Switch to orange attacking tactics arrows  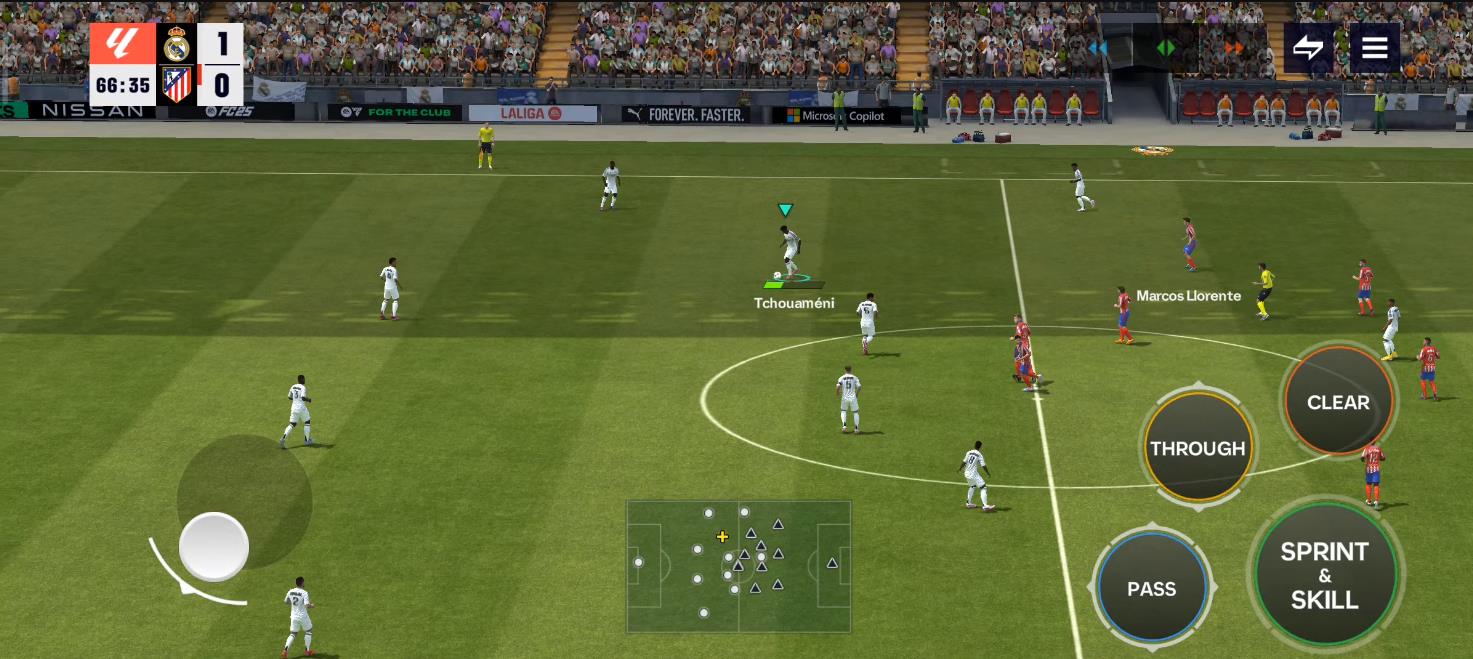1234,48
